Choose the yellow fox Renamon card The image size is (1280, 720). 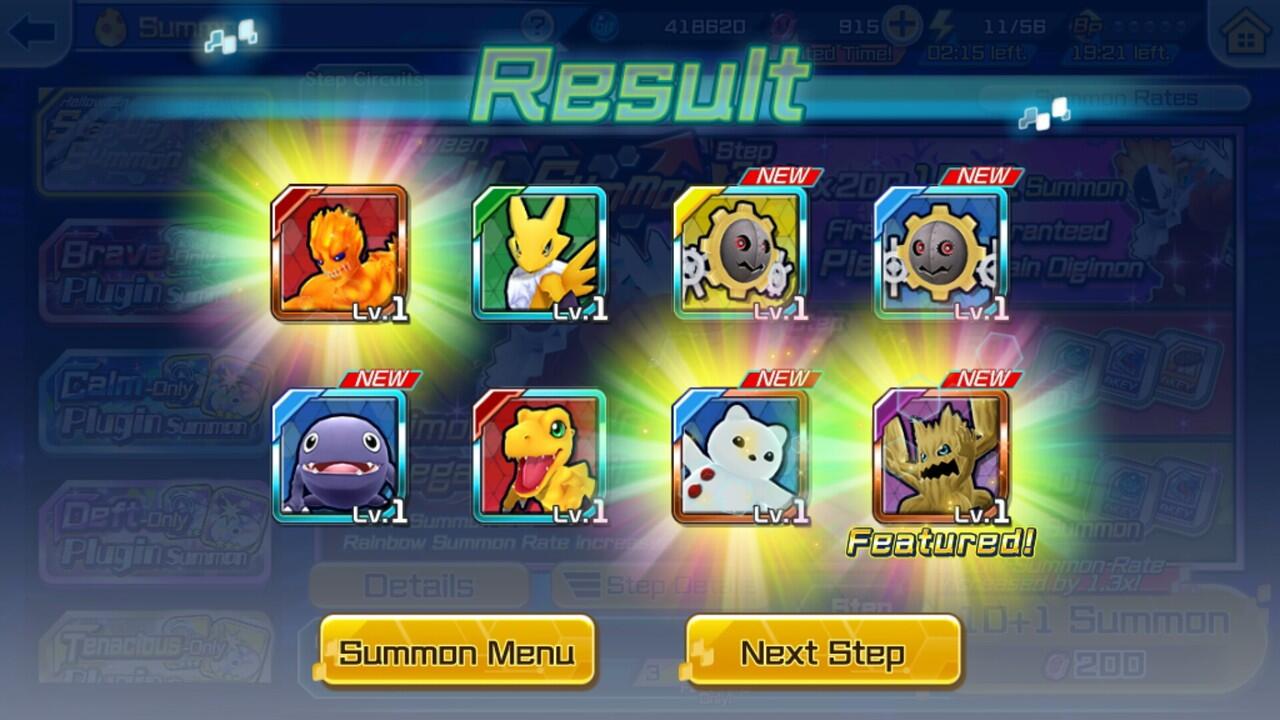(540, 253)
